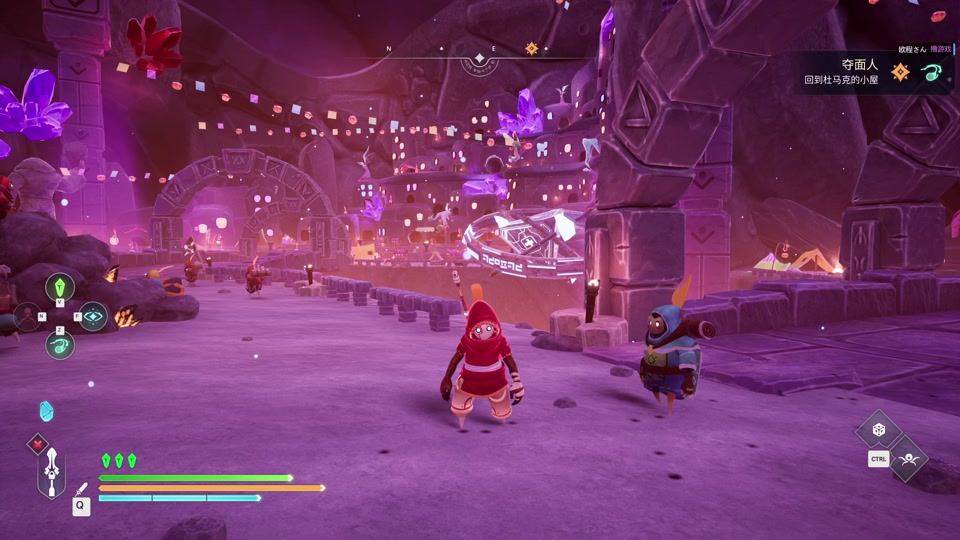This screenshot has height=540, width=960.
Task: Select the small brush tool icon
Action: [x=82, y=488]
